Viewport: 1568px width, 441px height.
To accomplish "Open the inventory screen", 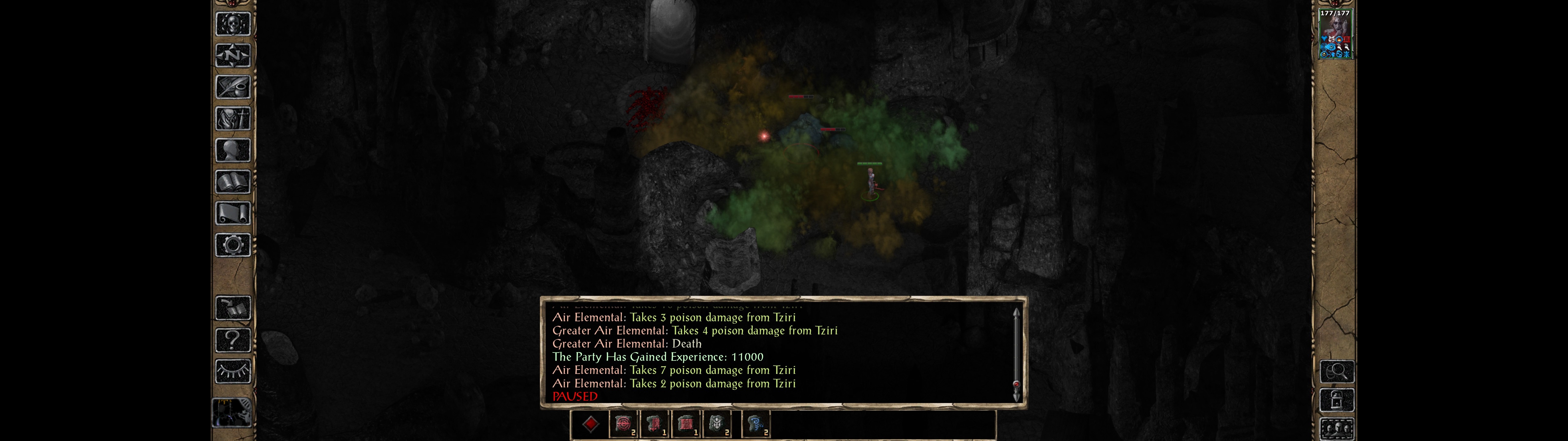I will pyautogui.click(x=233, y=118).
